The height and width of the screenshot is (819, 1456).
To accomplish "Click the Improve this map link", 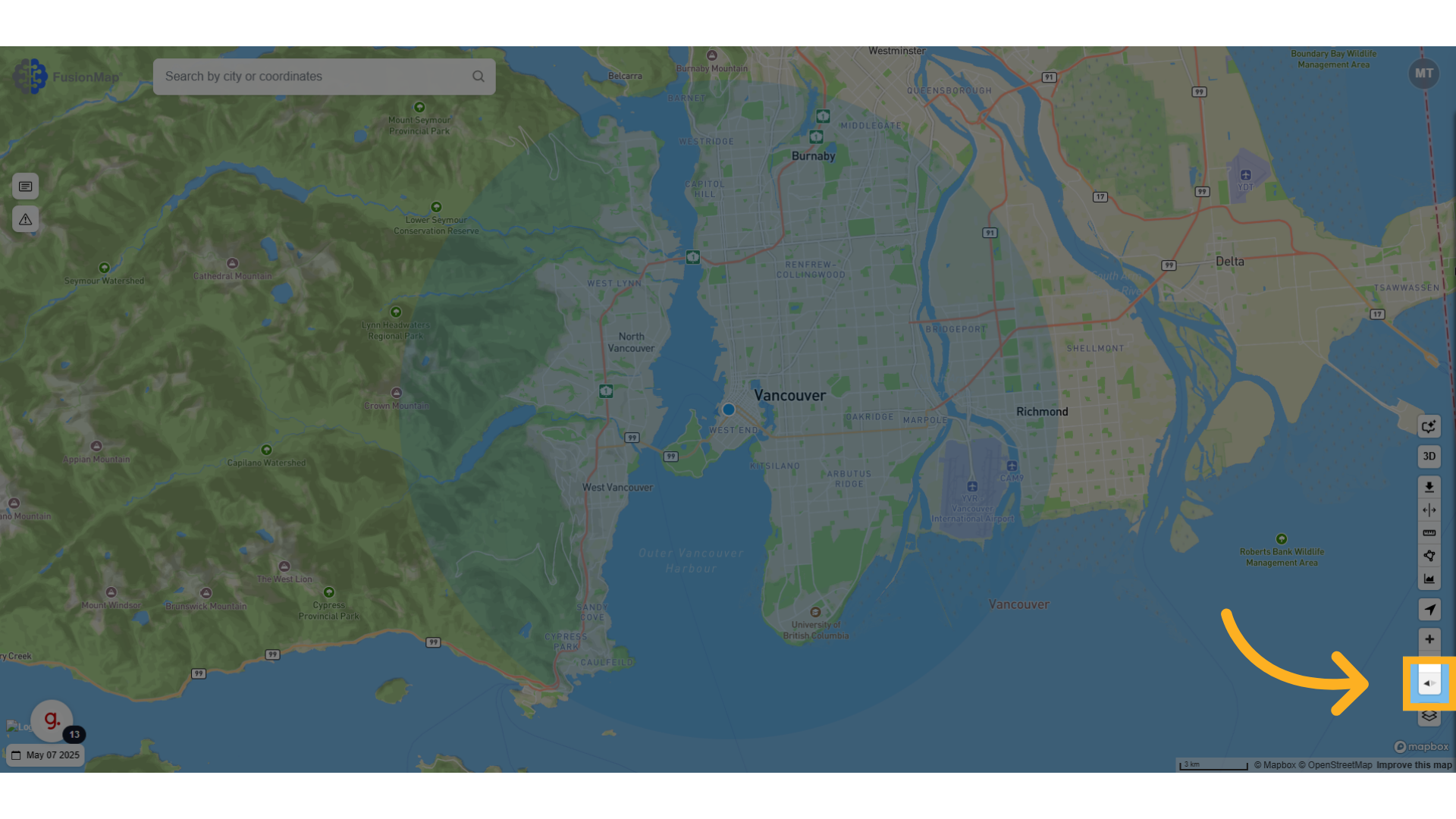I will (x=1414, y=765).
